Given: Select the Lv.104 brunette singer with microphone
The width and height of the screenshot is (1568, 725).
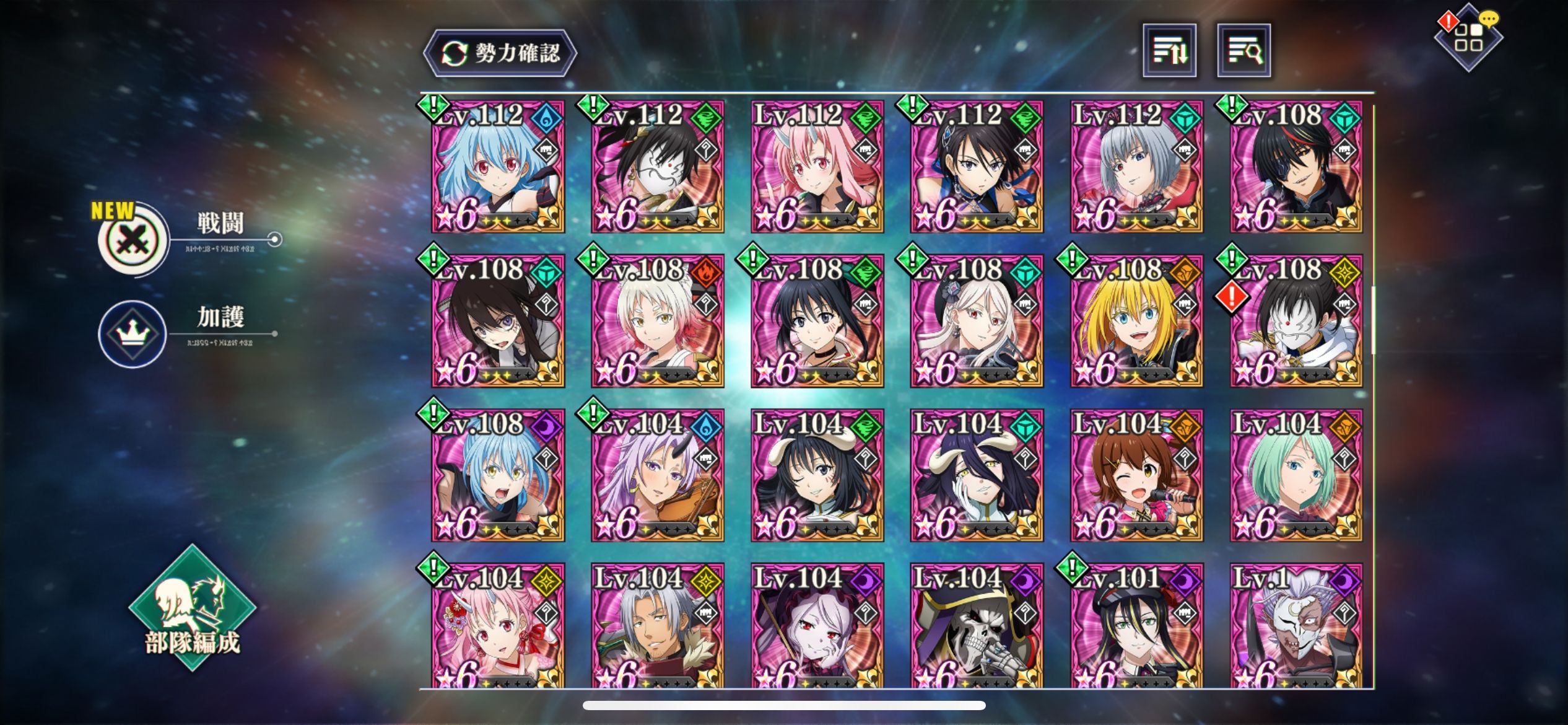Looking at the screenshot, I should (1137, 475).
